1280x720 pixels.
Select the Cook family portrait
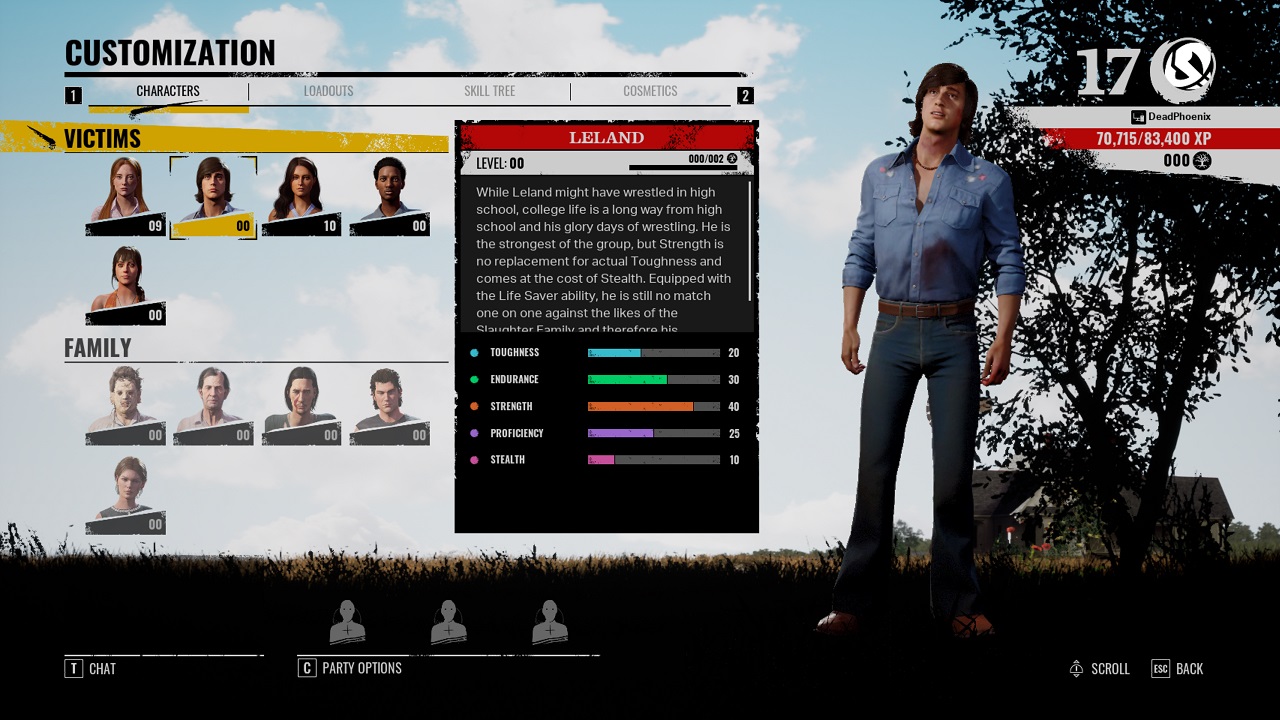pos(212,400)
